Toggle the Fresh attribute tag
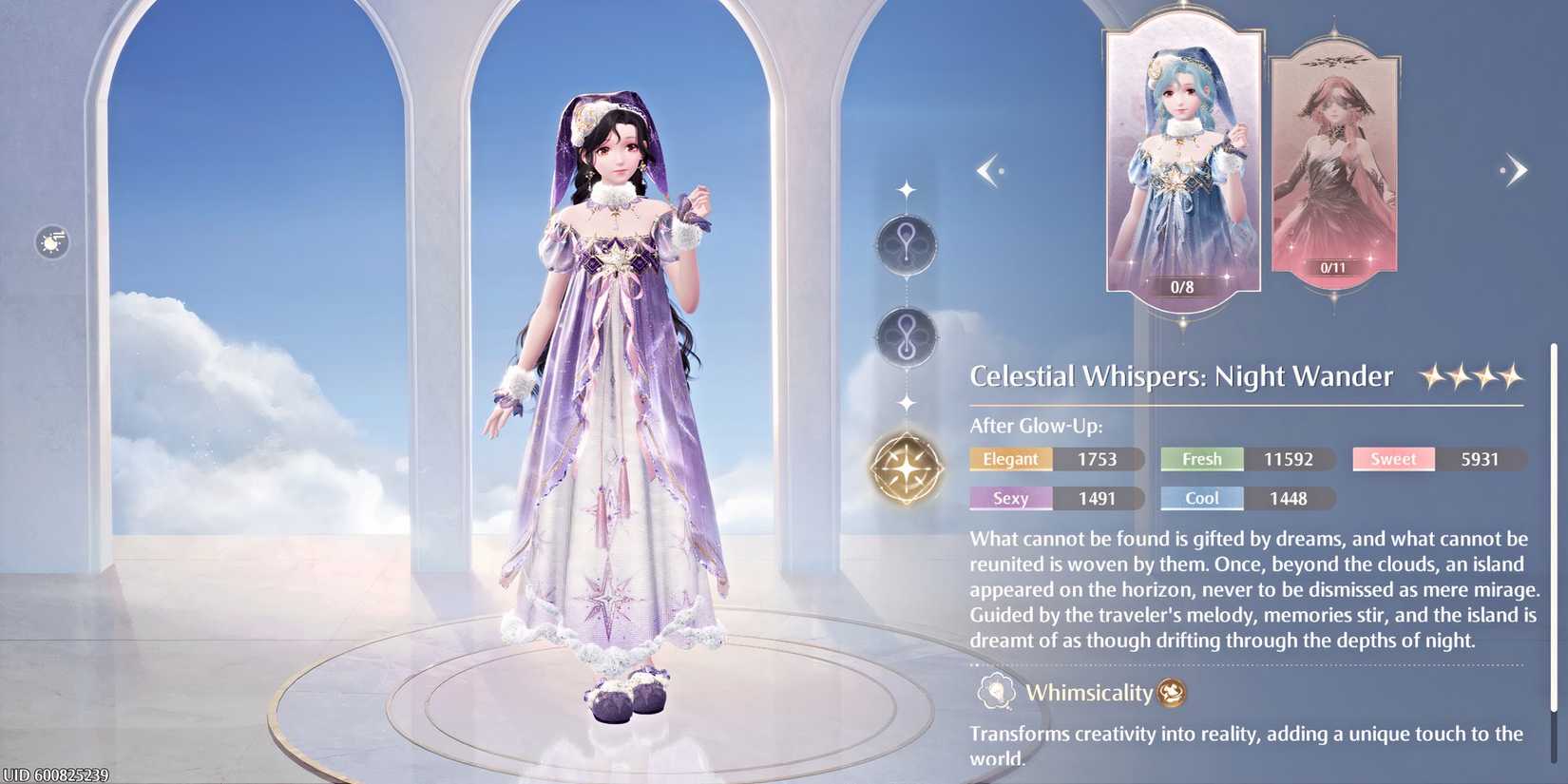This screenshot has width=1568, height=784. (x=1200, y=459)
